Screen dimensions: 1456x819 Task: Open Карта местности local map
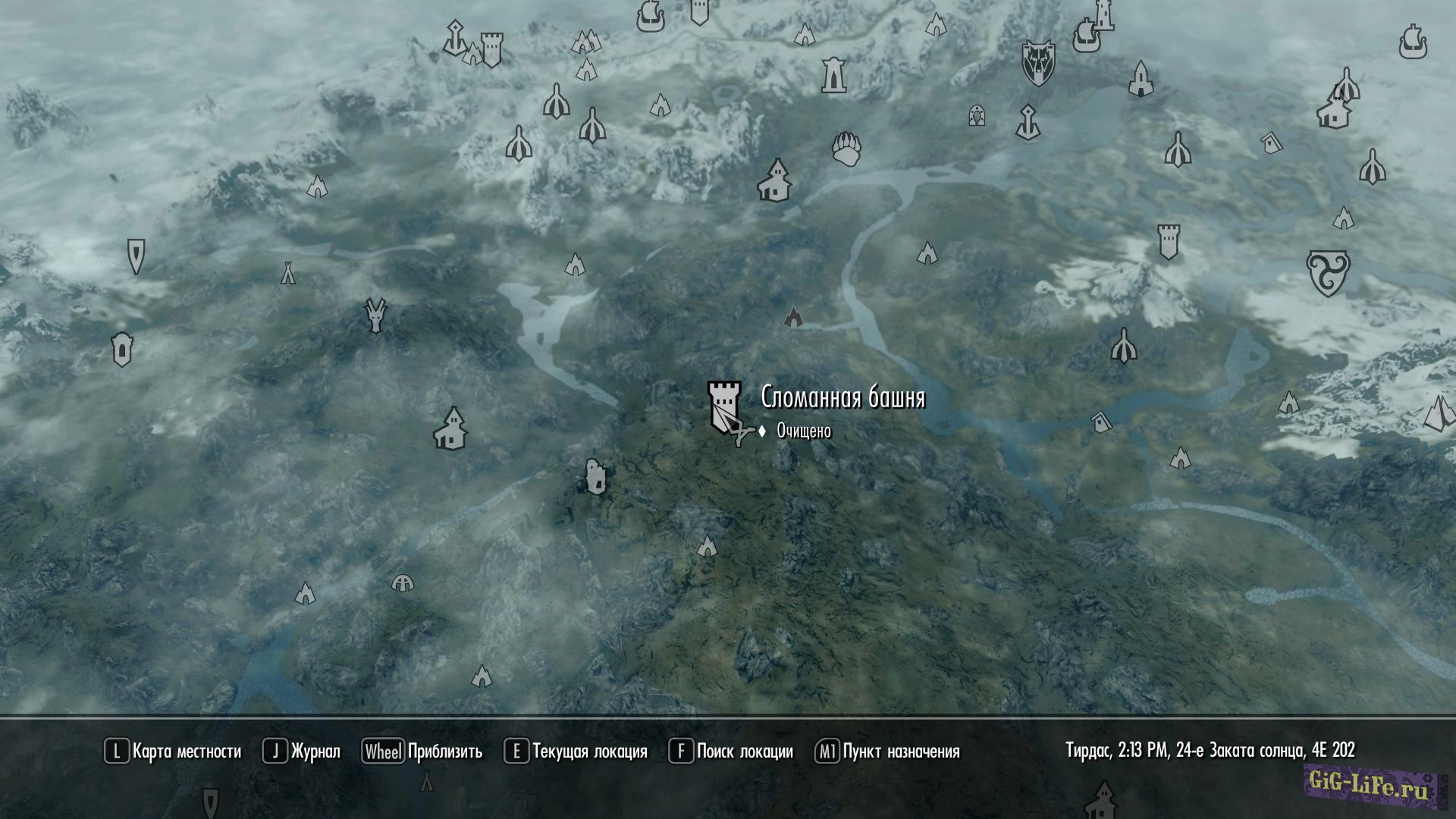click(173, 752)
